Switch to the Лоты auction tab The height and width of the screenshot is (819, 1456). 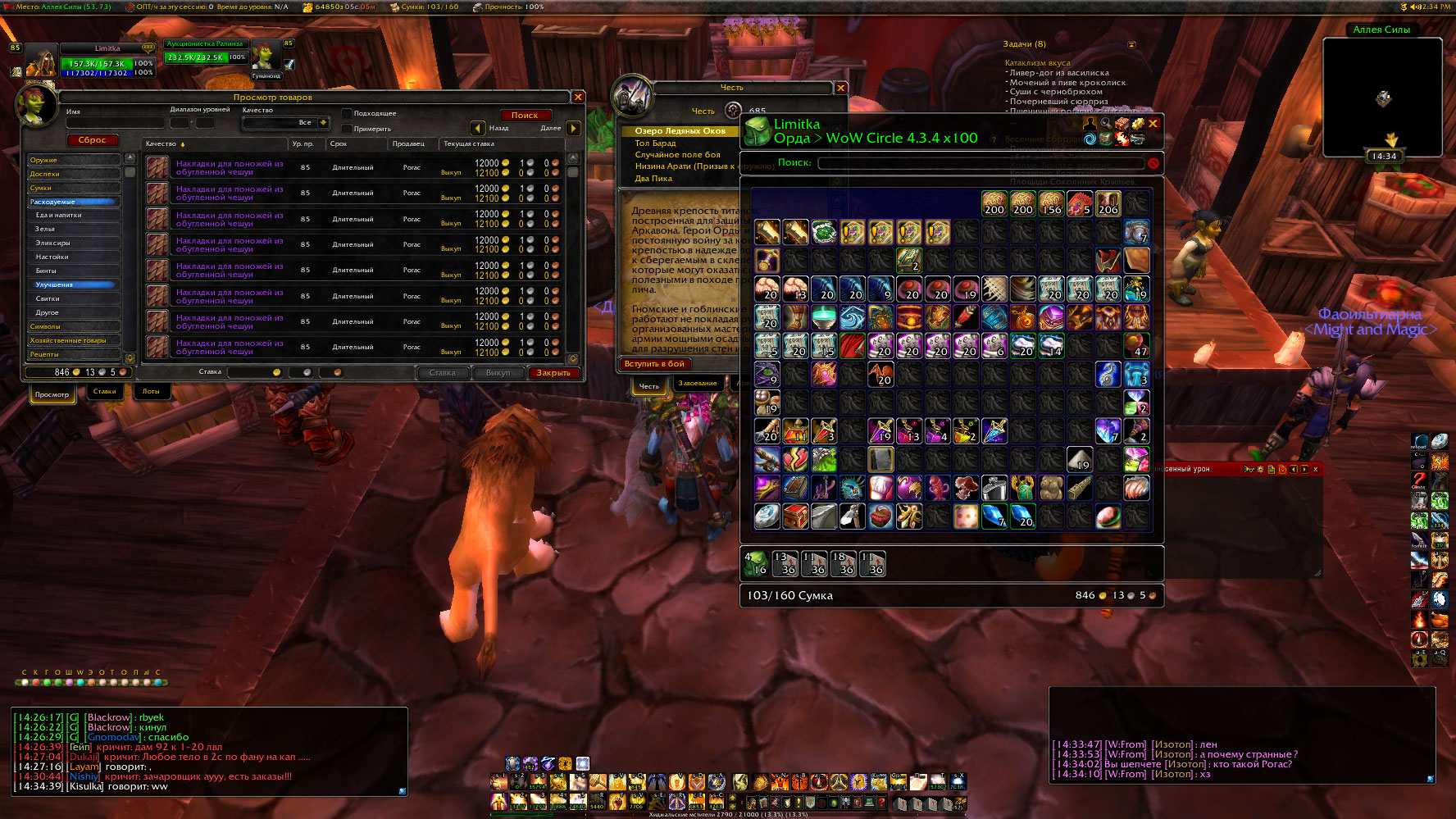(x=151, y=392)
